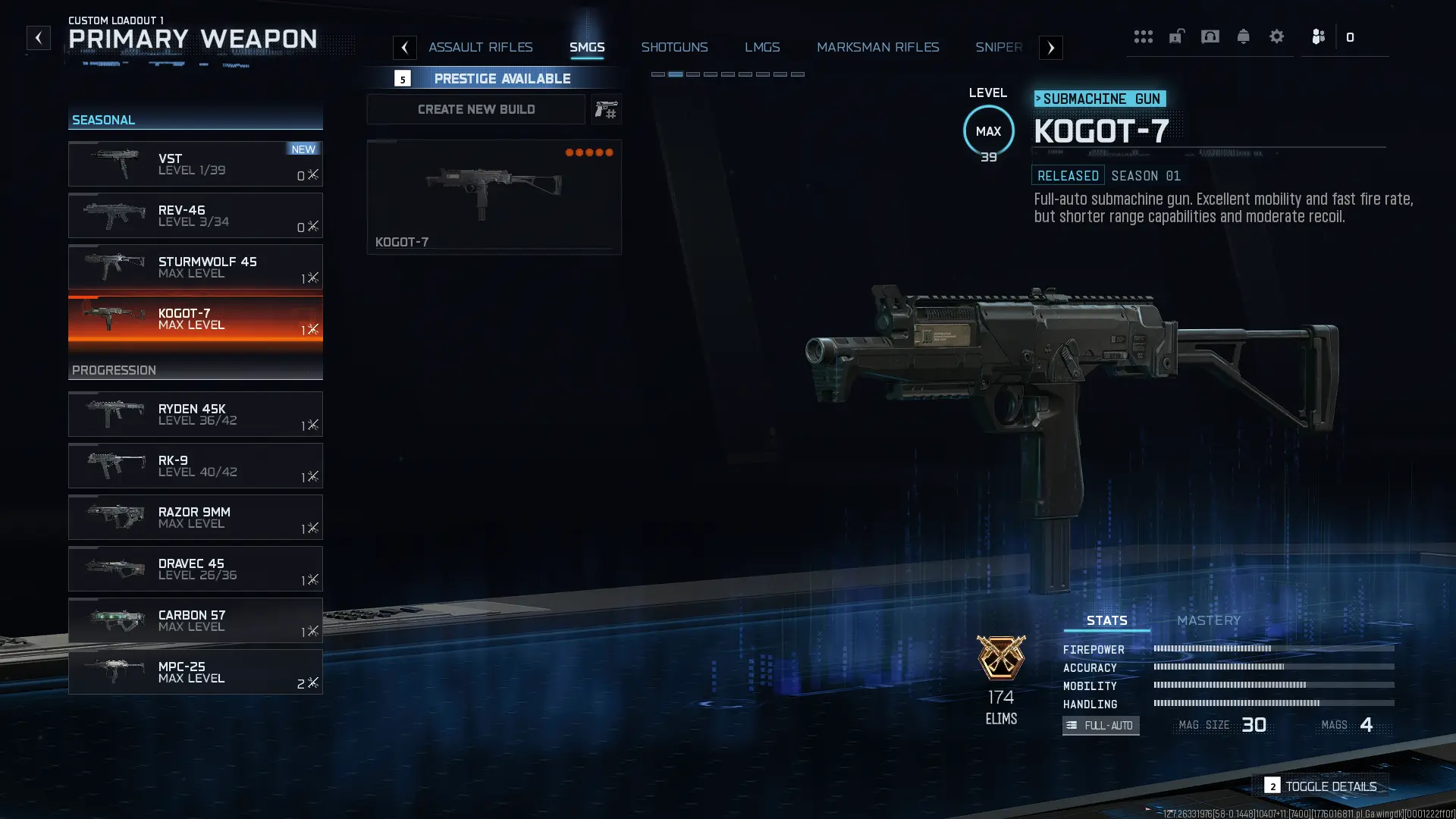Select the MPC-25 weapon entry

(x=195, y=672)
